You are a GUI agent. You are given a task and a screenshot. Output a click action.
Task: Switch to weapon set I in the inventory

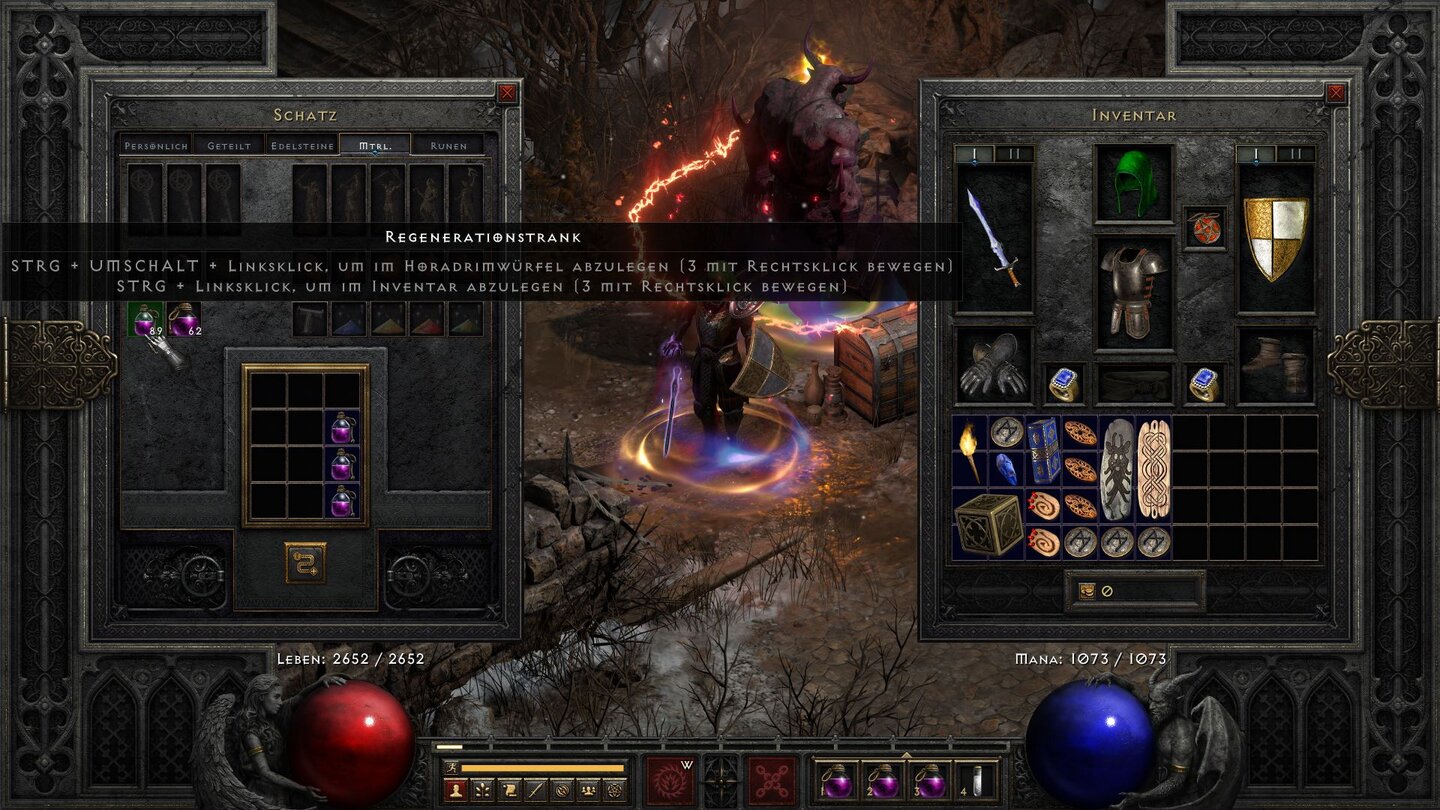pos(974,152)
